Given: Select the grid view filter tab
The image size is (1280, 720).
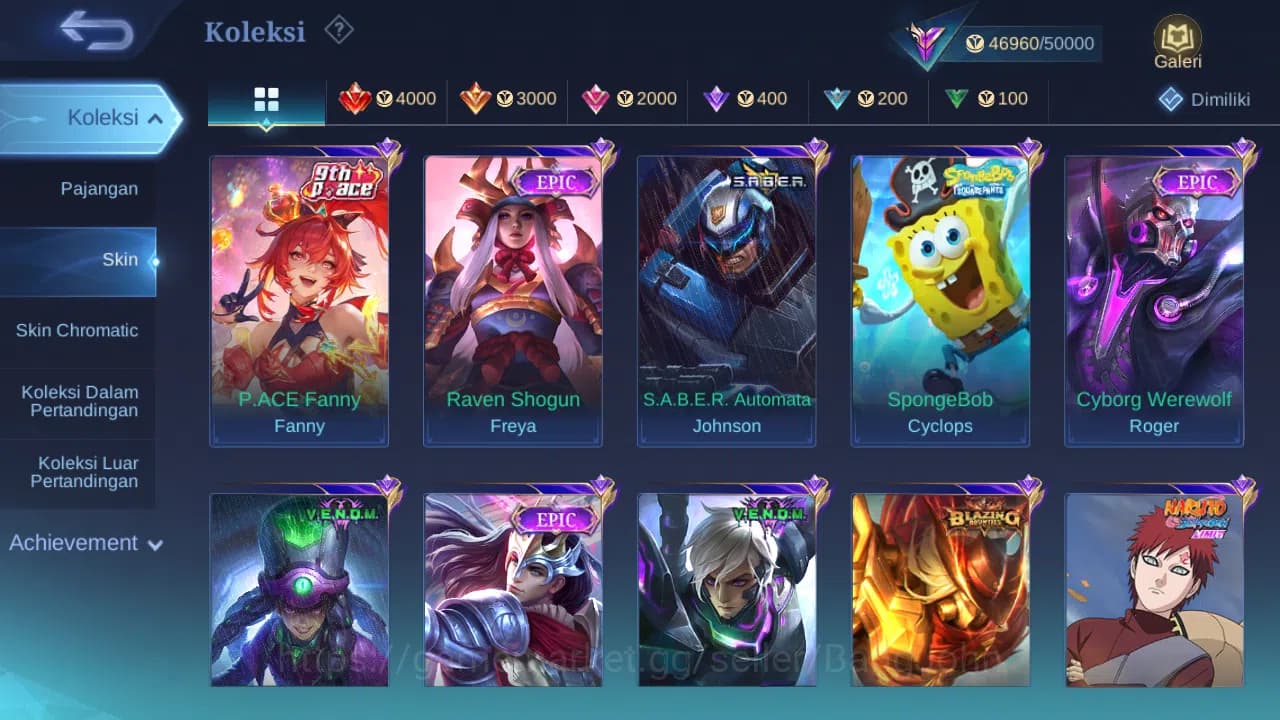Looking at the screenshot, I should tap(265, 100).
